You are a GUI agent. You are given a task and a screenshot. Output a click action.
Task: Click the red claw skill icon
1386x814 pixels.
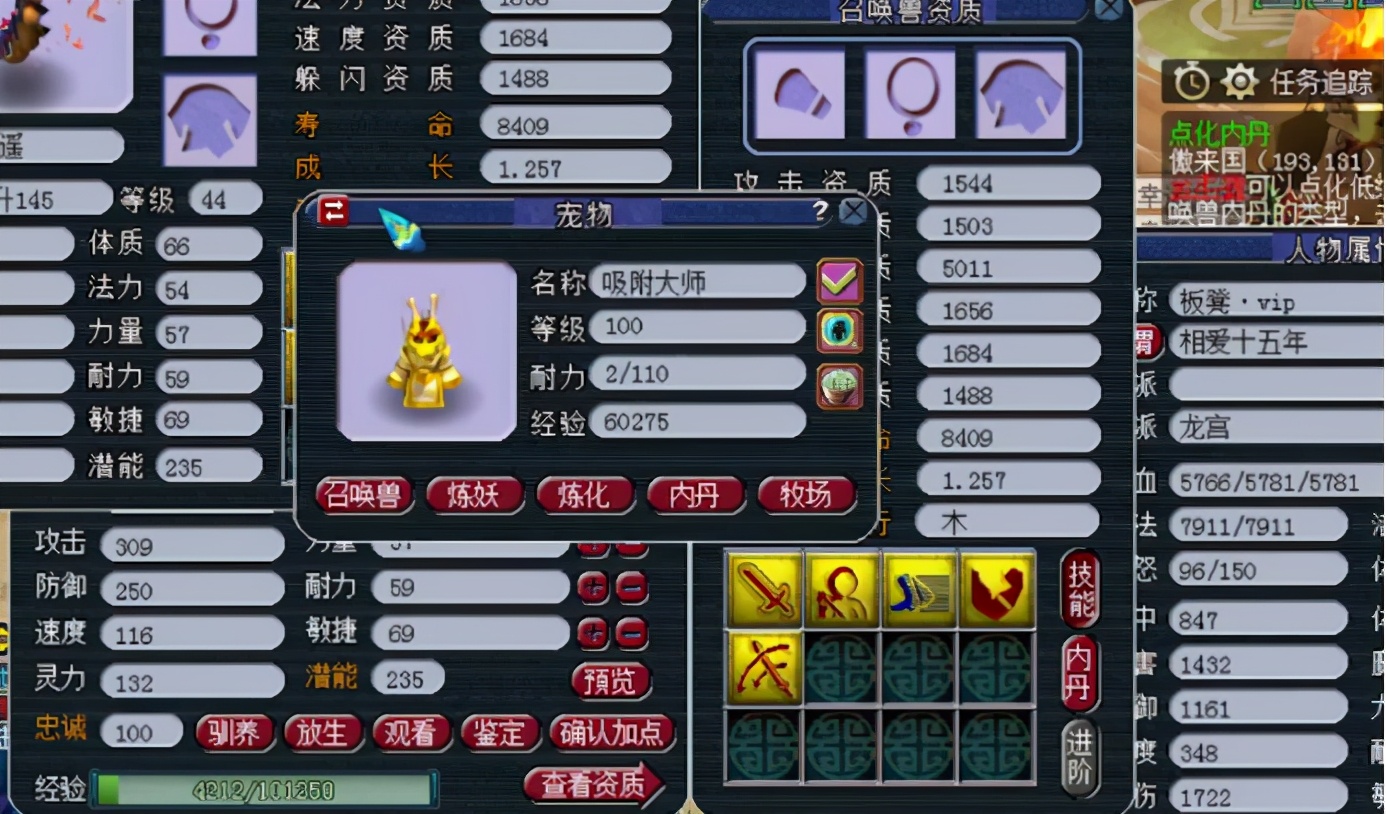997,590
